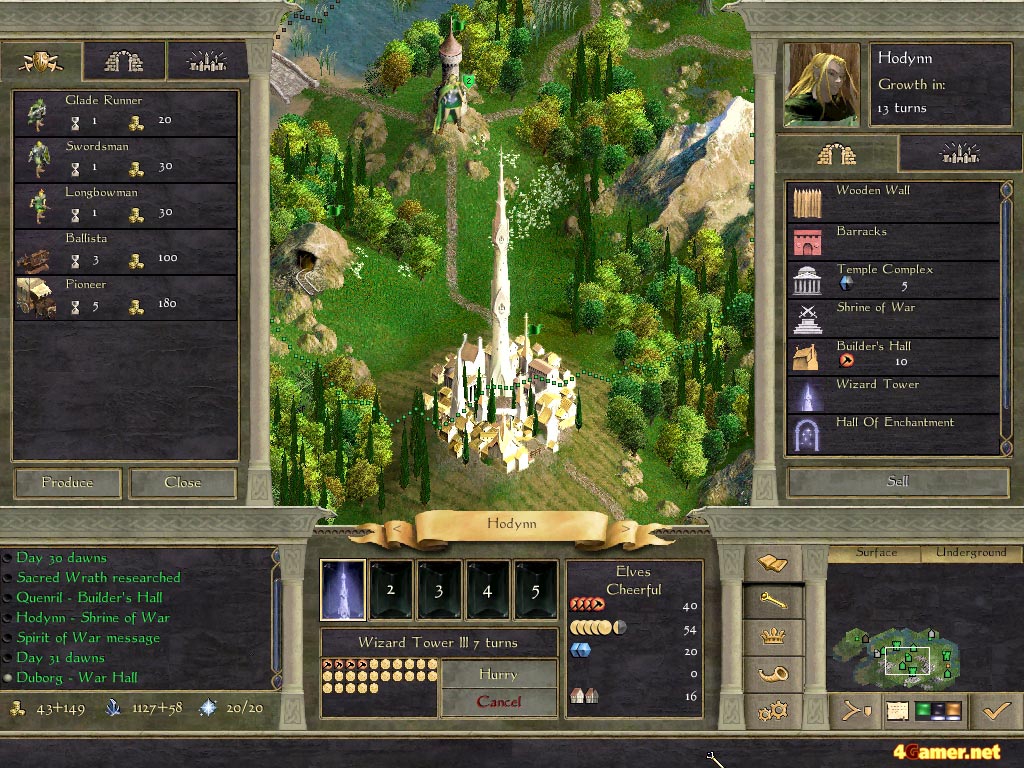Show the Surface layer on minimap

[x=877, y=552]
